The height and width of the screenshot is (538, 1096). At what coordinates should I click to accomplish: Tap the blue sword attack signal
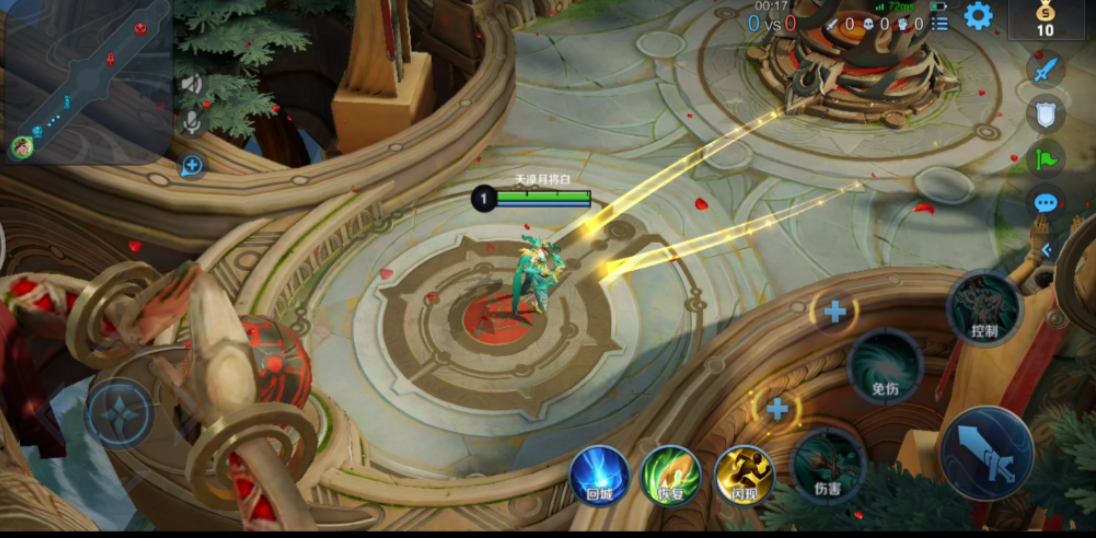[1045, 69]
